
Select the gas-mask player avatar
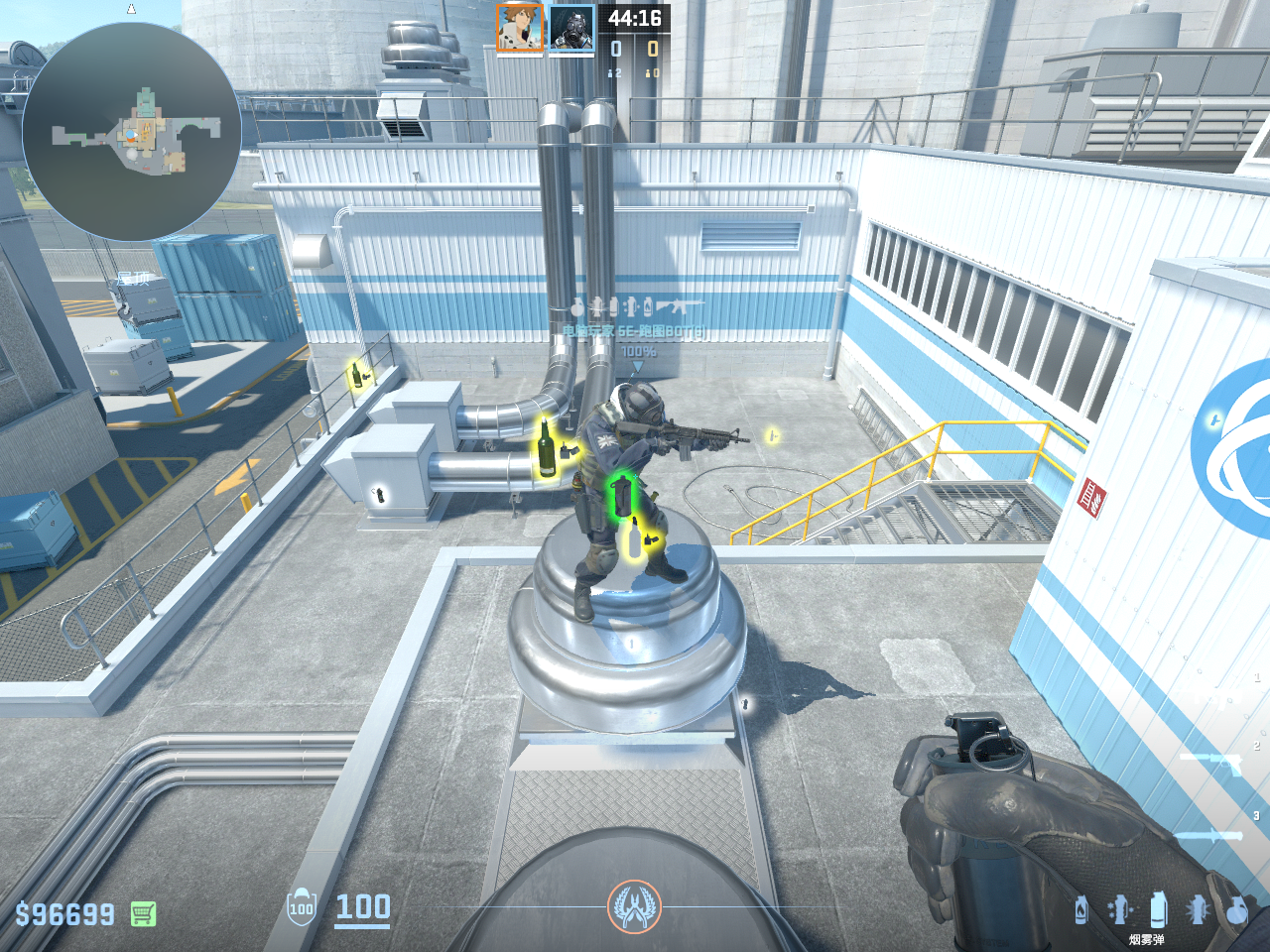[x=571, y=28]
